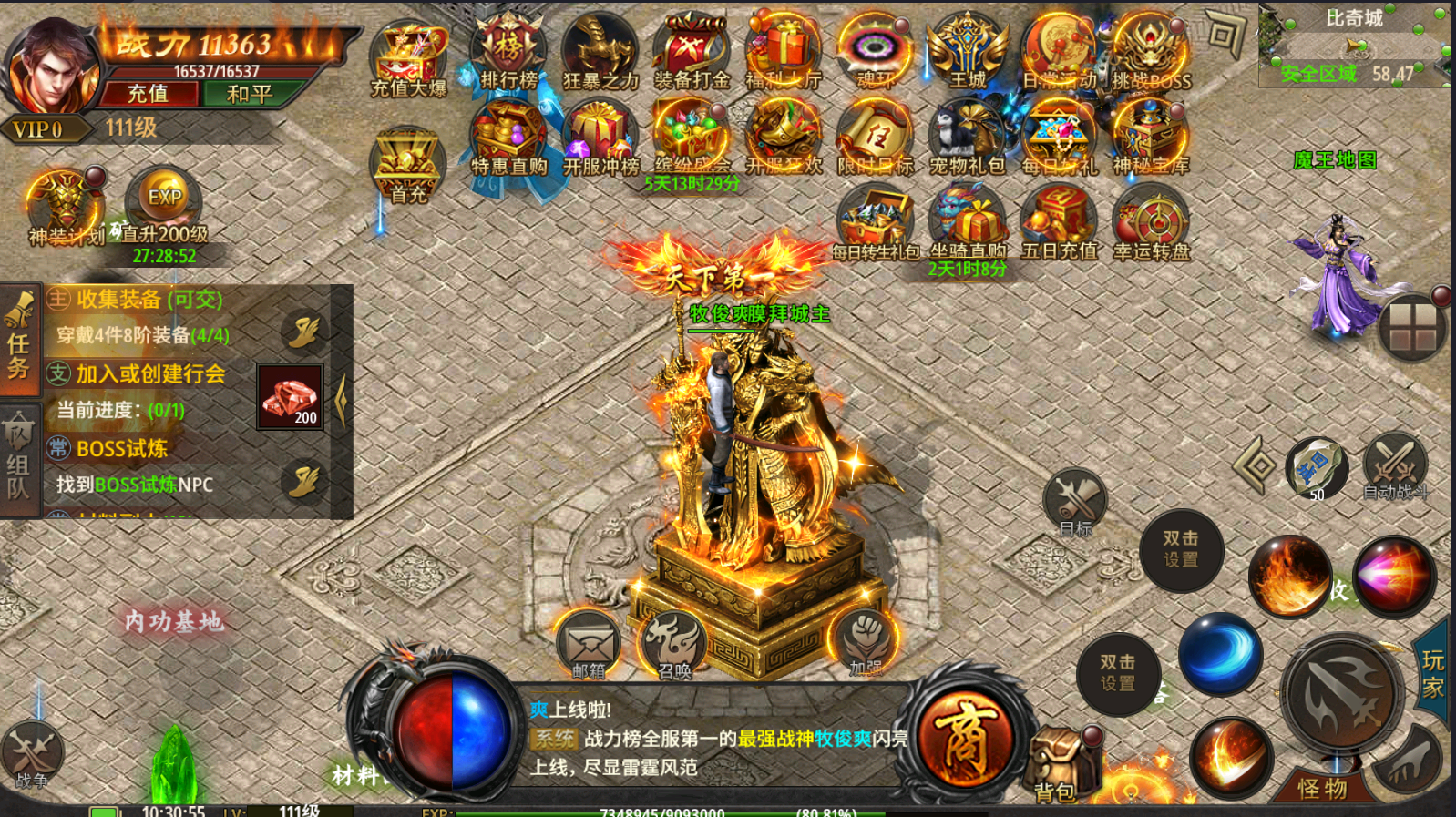This screenshot has width=1456, height=817.
Task: Open the 装备打金 icon
Action: click(692, 53)
